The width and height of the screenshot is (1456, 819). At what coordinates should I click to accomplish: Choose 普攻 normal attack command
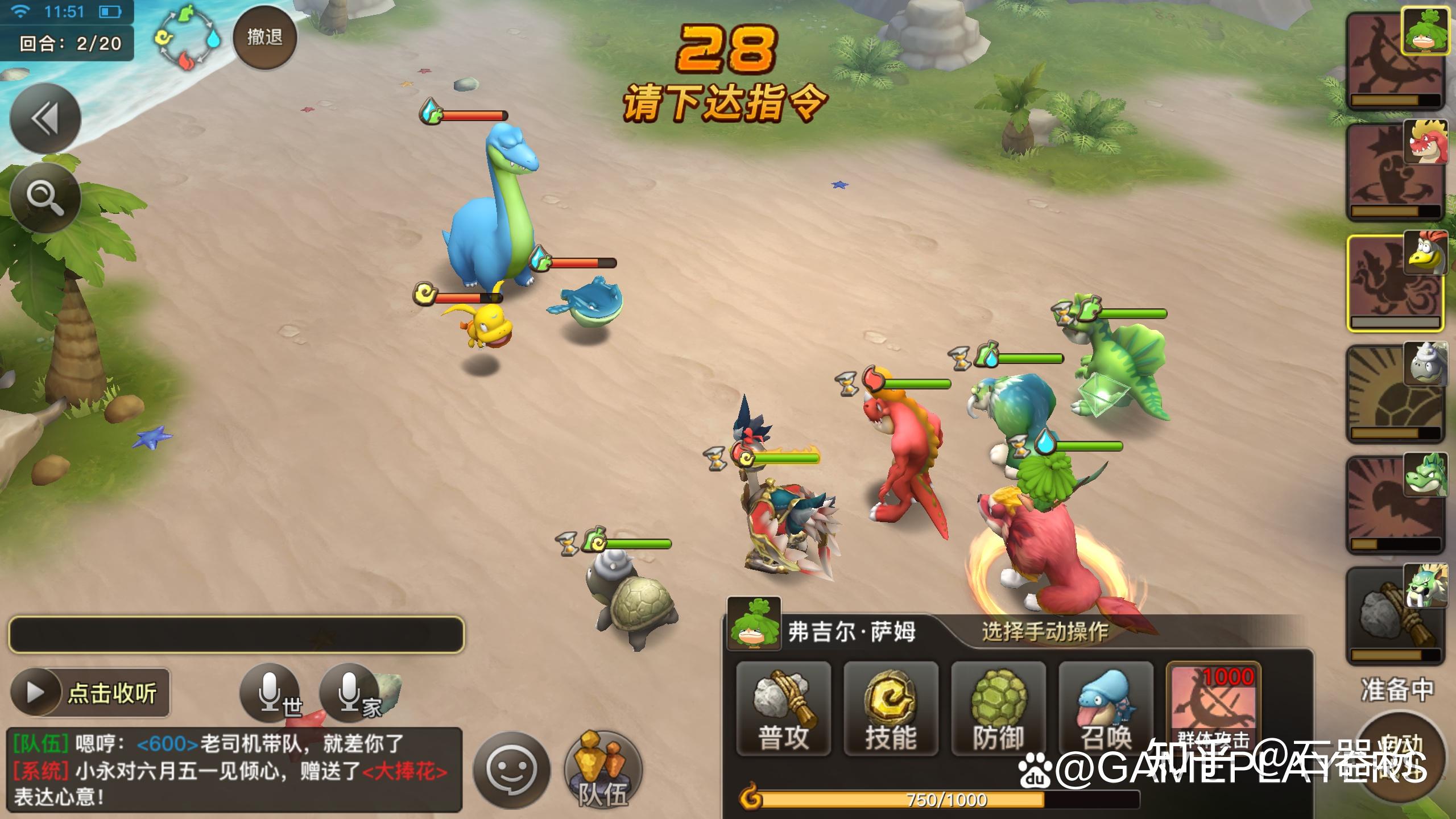[783, 708]
